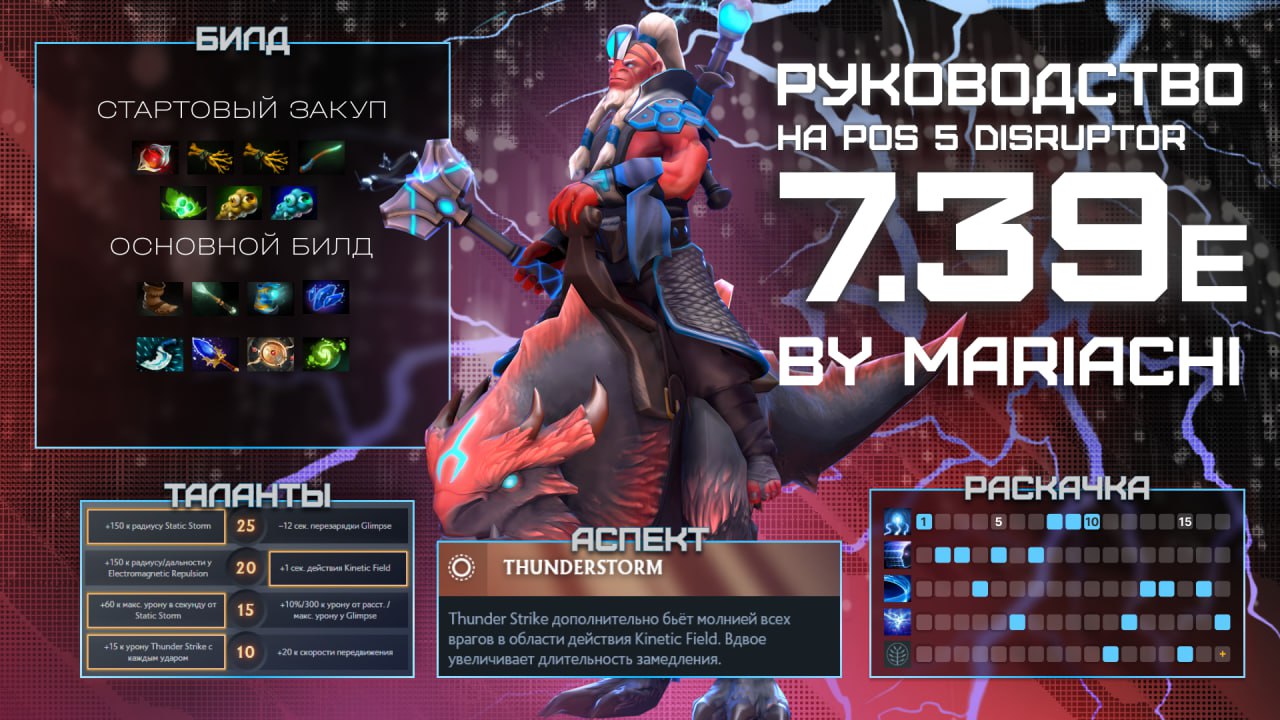Pick the Aghanim's Scepter item icon
Viewport: 1280px width, 720px height.
(215, 354)
